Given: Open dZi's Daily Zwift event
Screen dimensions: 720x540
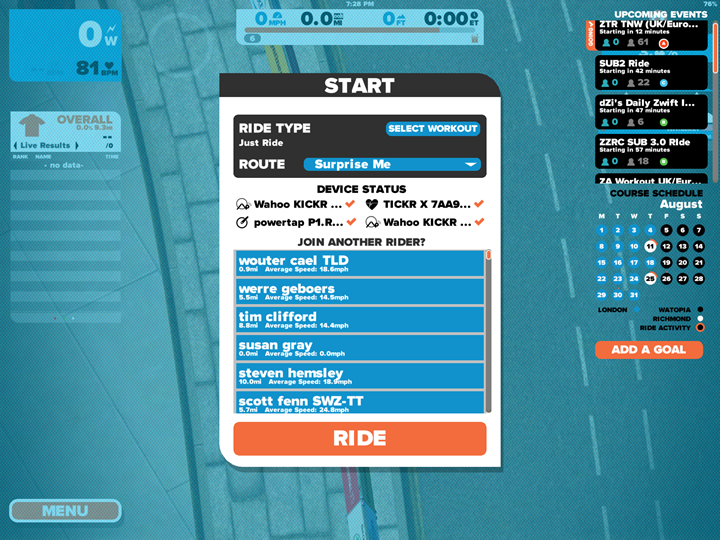Looking at the screenshot, I should click(x=650, y=110).
